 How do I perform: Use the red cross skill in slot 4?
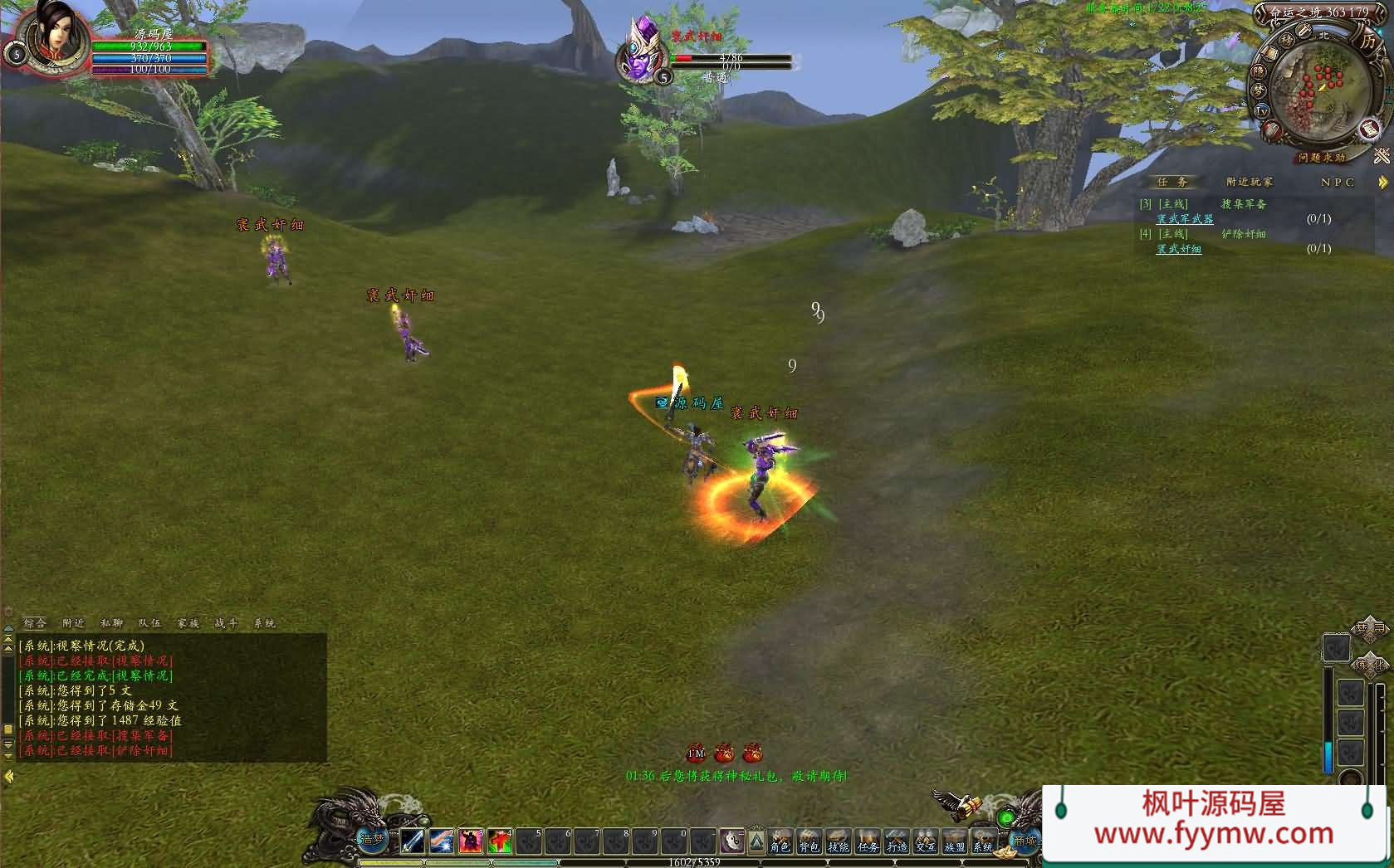[x=499, y=841]
